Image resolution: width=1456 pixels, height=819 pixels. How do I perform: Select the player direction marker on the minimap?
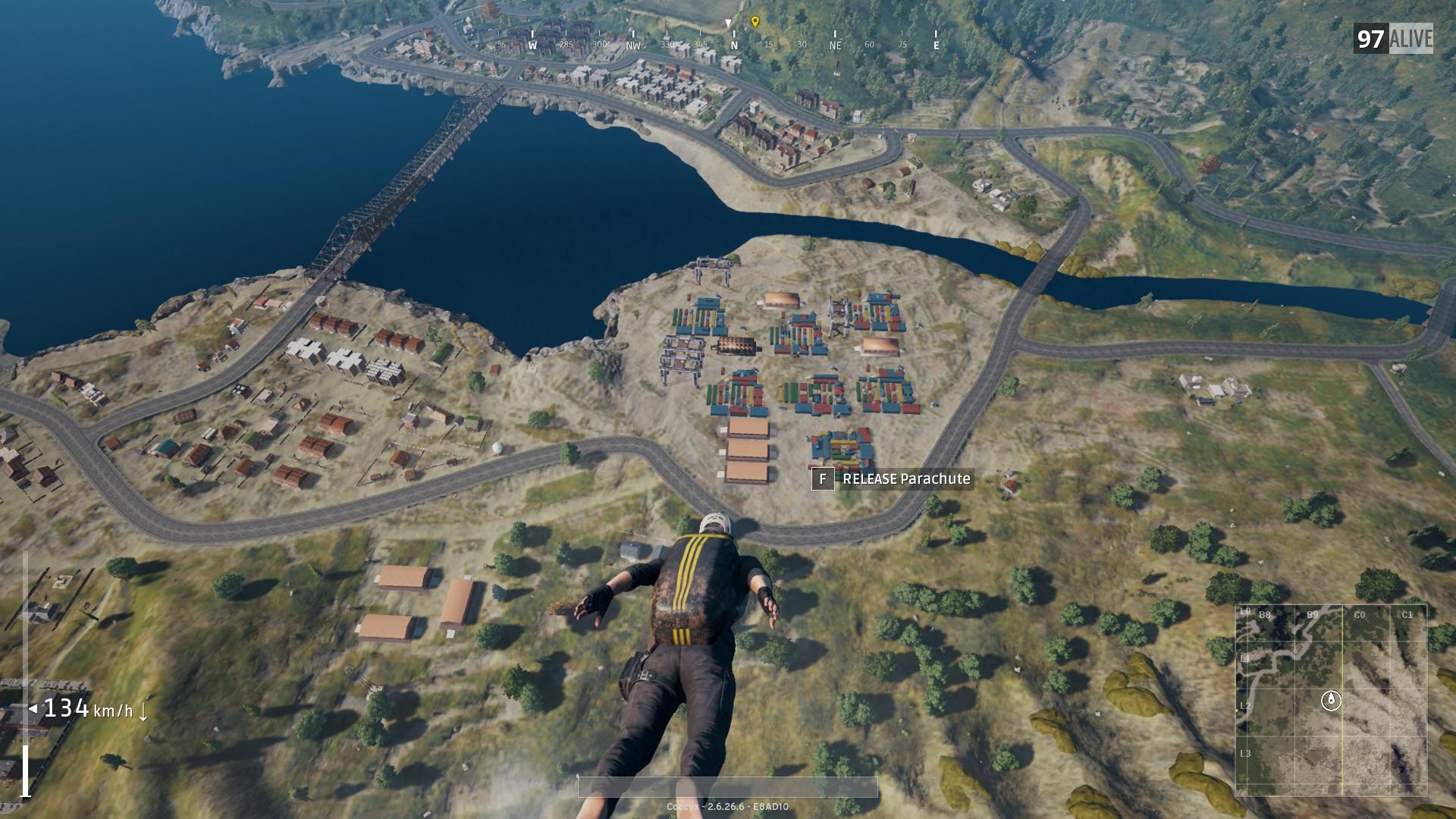(x=1331, y=700)
